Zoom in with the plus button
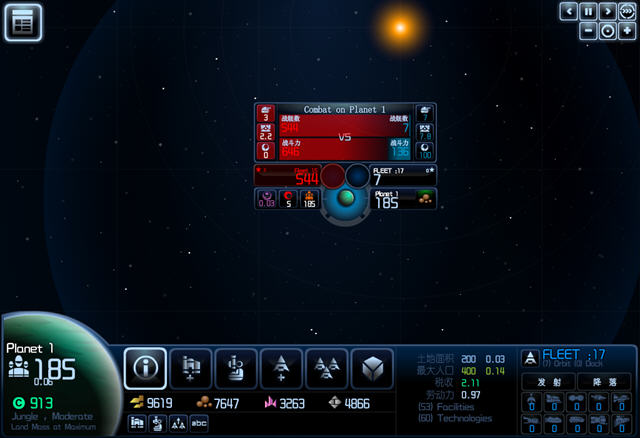The image size is (640, 438). click(626, 30)
